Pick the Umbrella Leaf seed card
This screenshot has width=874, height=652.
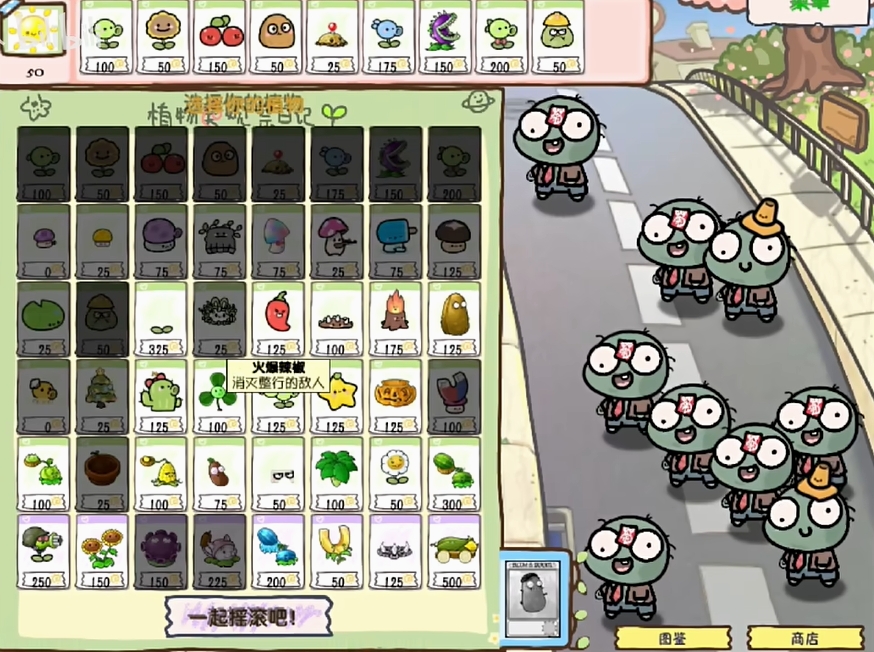(336, 473)
